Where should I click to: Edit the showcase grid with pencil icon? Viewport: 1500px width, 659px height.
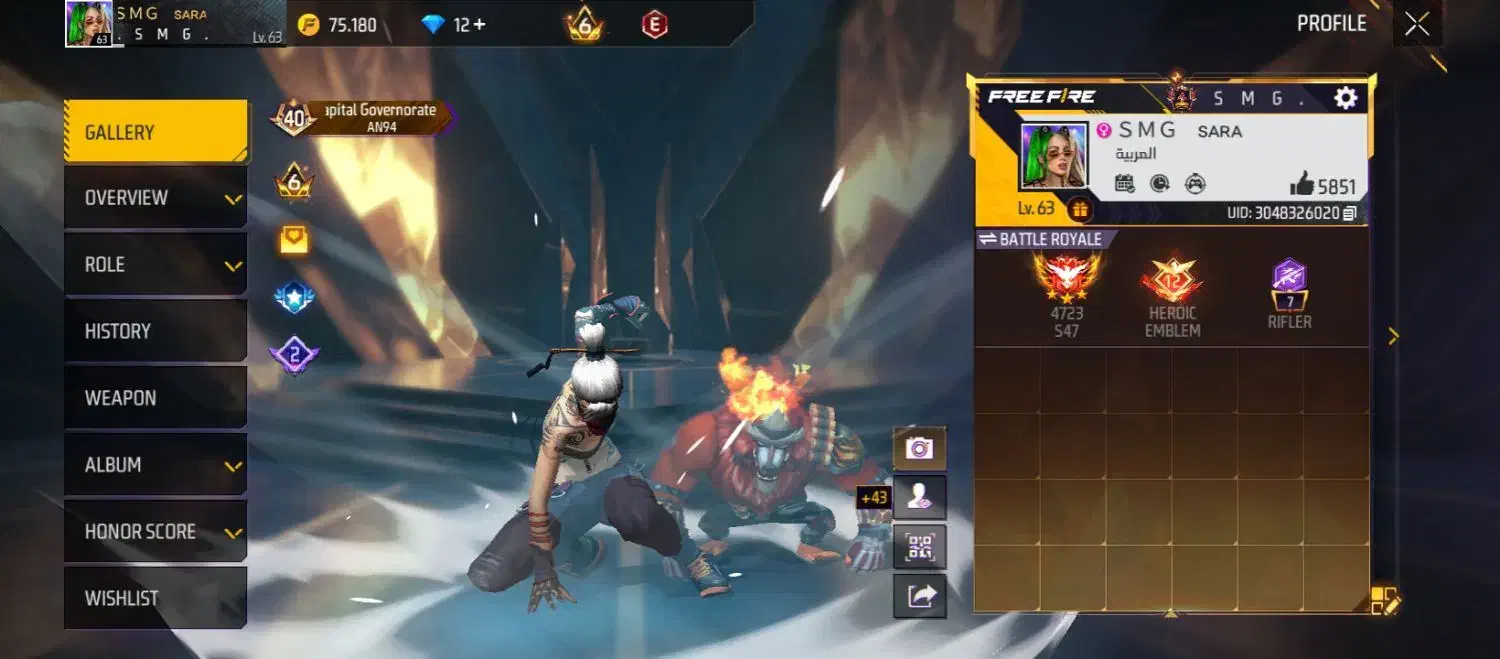click(x=1385, y=601)
